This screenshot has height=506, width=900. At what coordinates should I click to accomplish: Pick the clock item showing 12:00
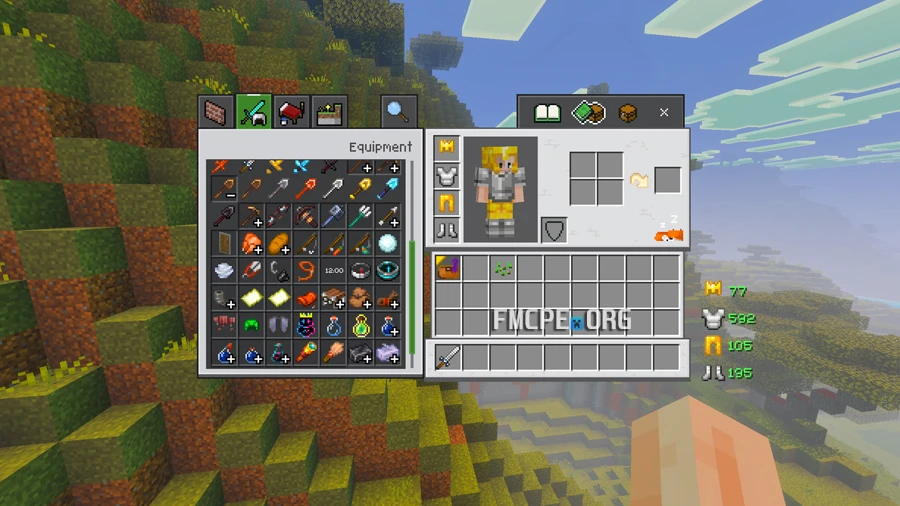coord(334,270)
